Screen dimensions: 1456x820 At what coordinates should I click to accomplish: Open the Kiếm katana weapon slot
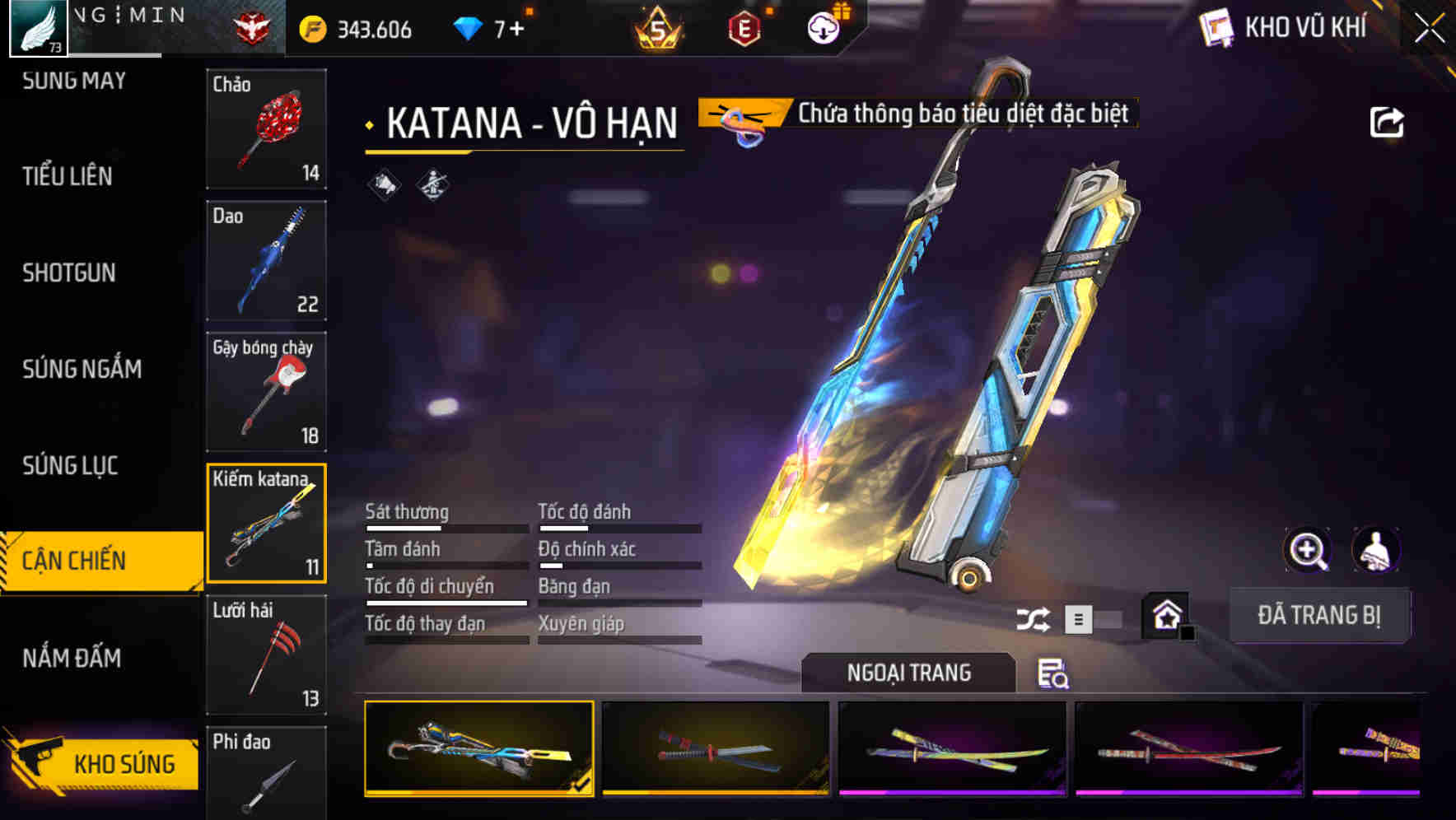[267, 523]
